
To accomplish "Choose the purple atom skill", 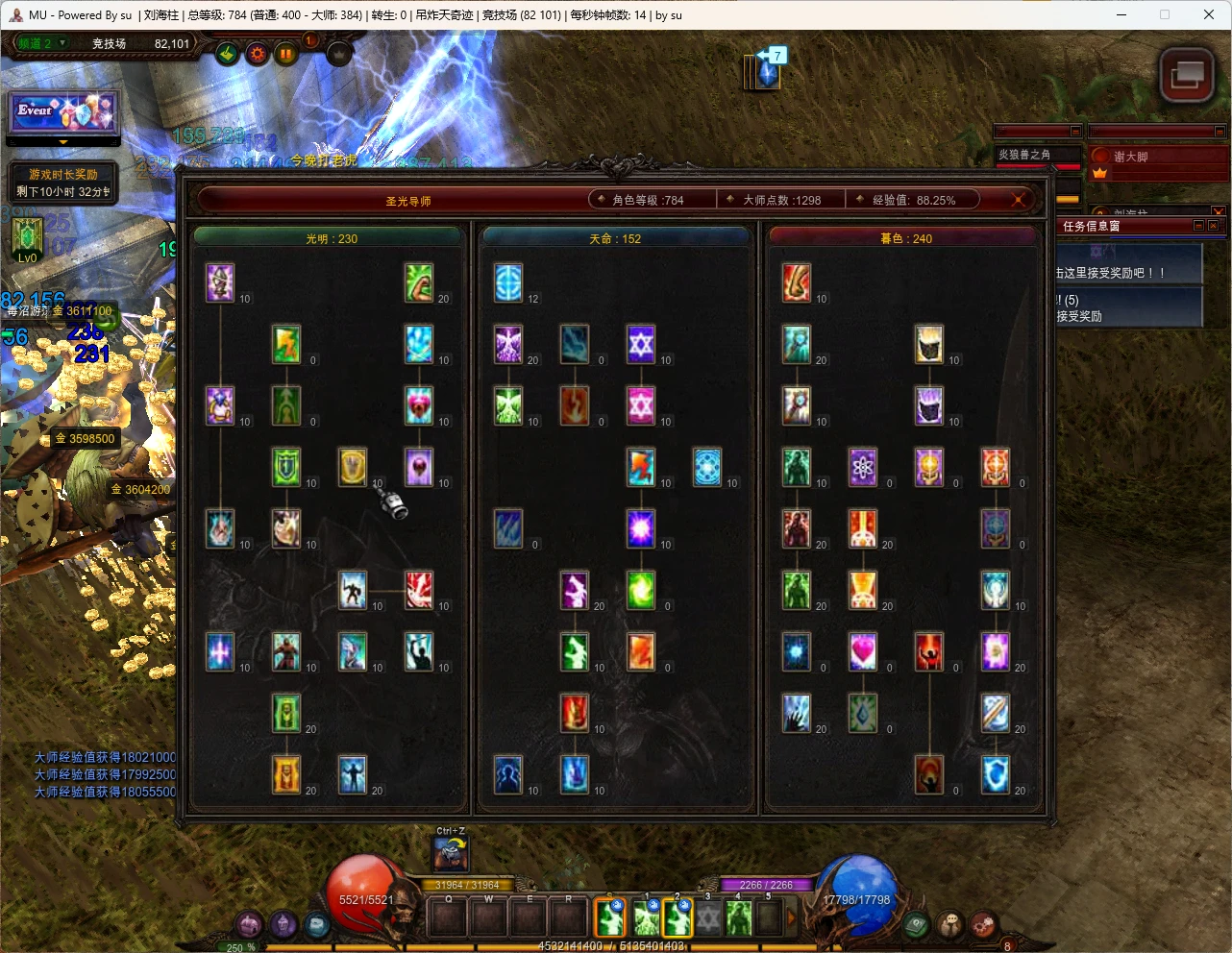I will point(863,467).
